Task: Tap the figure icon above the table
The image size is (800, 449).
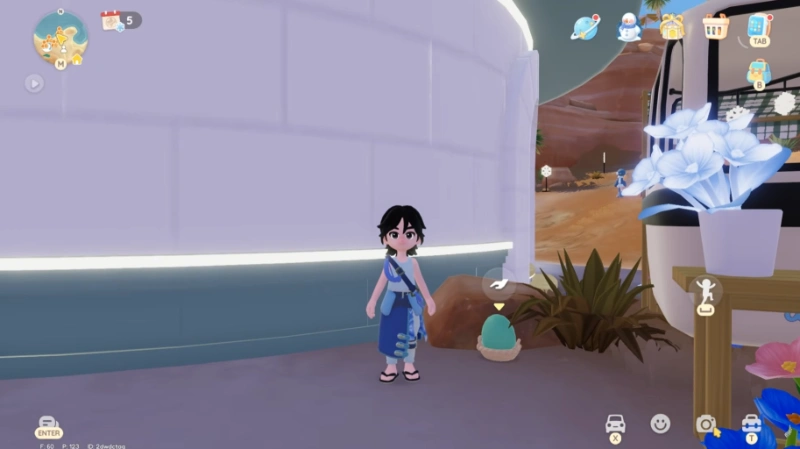Action: click(707, 290)
